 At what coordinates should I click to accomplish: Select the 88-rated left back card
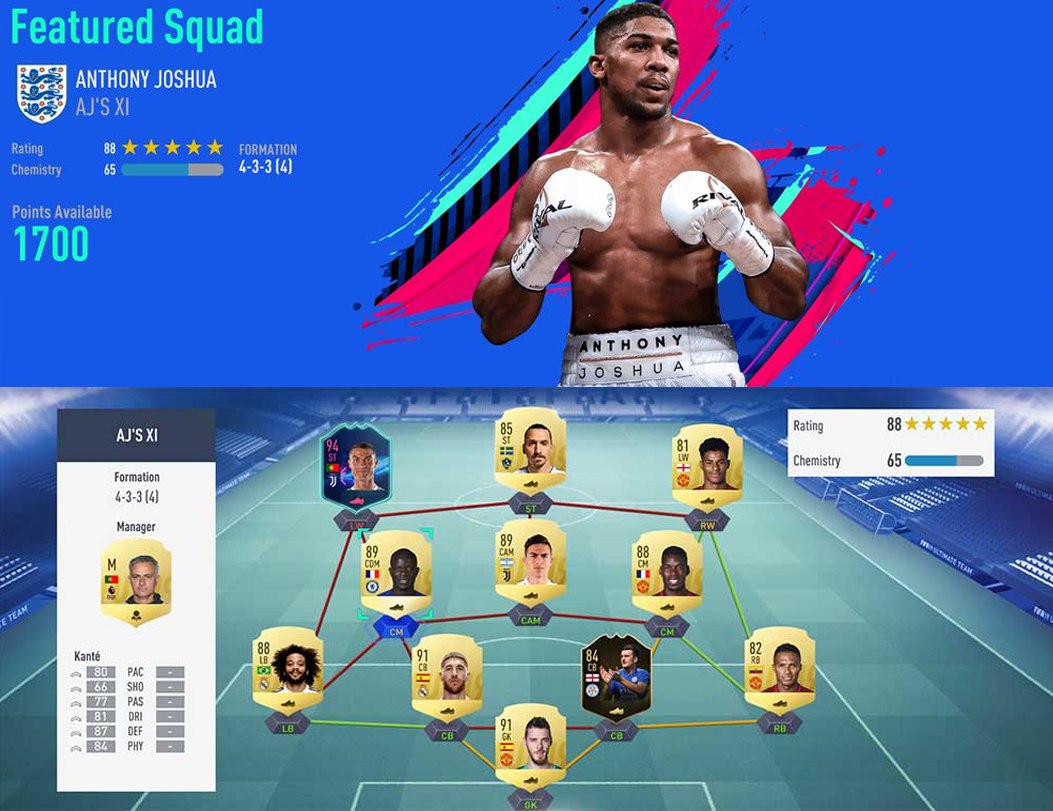[289, 665]
